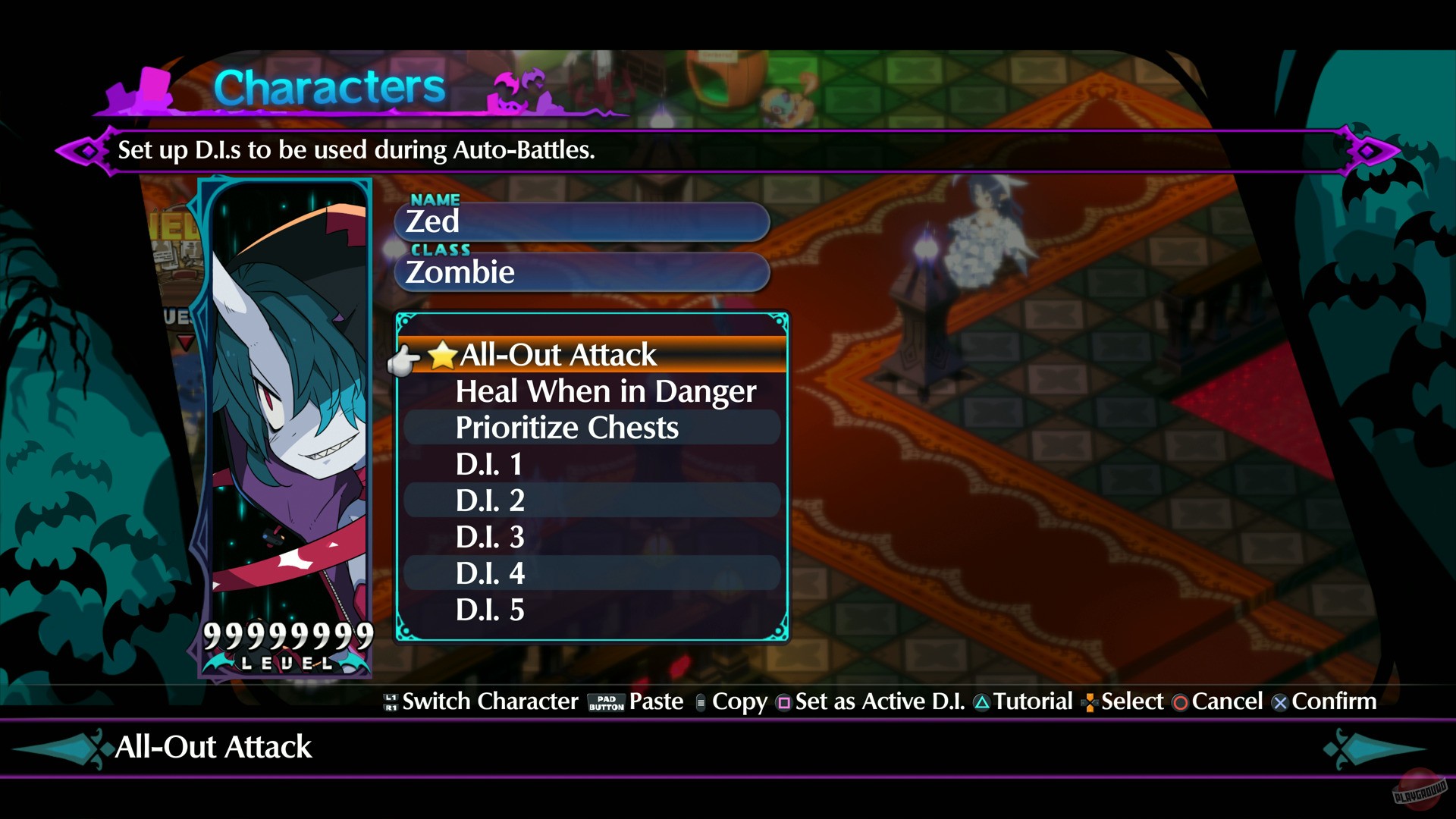The width and height of the screenshot is (1456, 819).
Task: Click the All-Out Attack footer label
Action: point(212,748)
